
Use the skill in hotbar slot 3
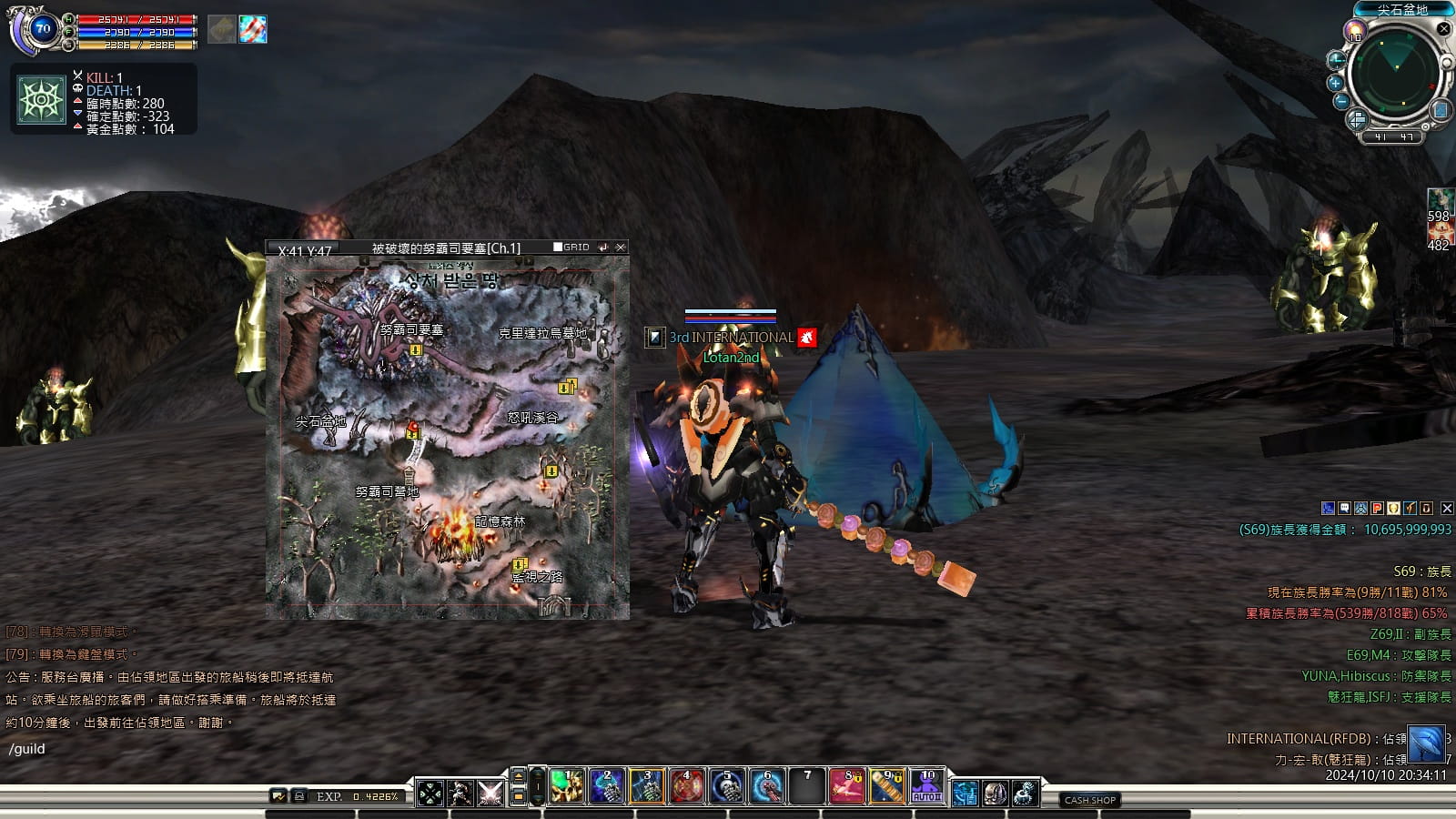pyautogui.click(x=646, y=787)
